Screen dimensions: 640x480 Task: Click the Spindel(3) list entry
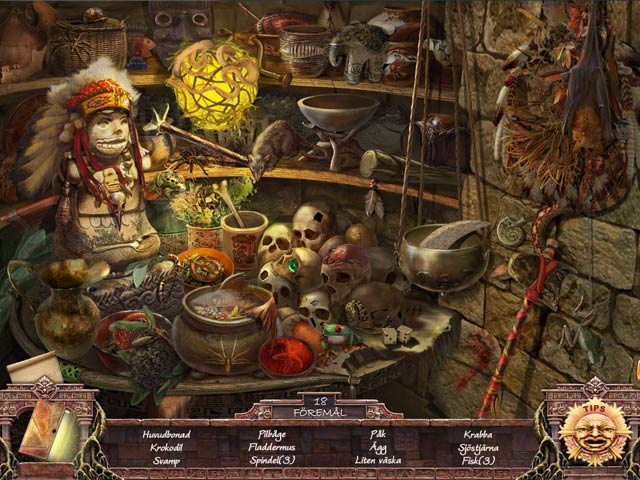[272, 460]
